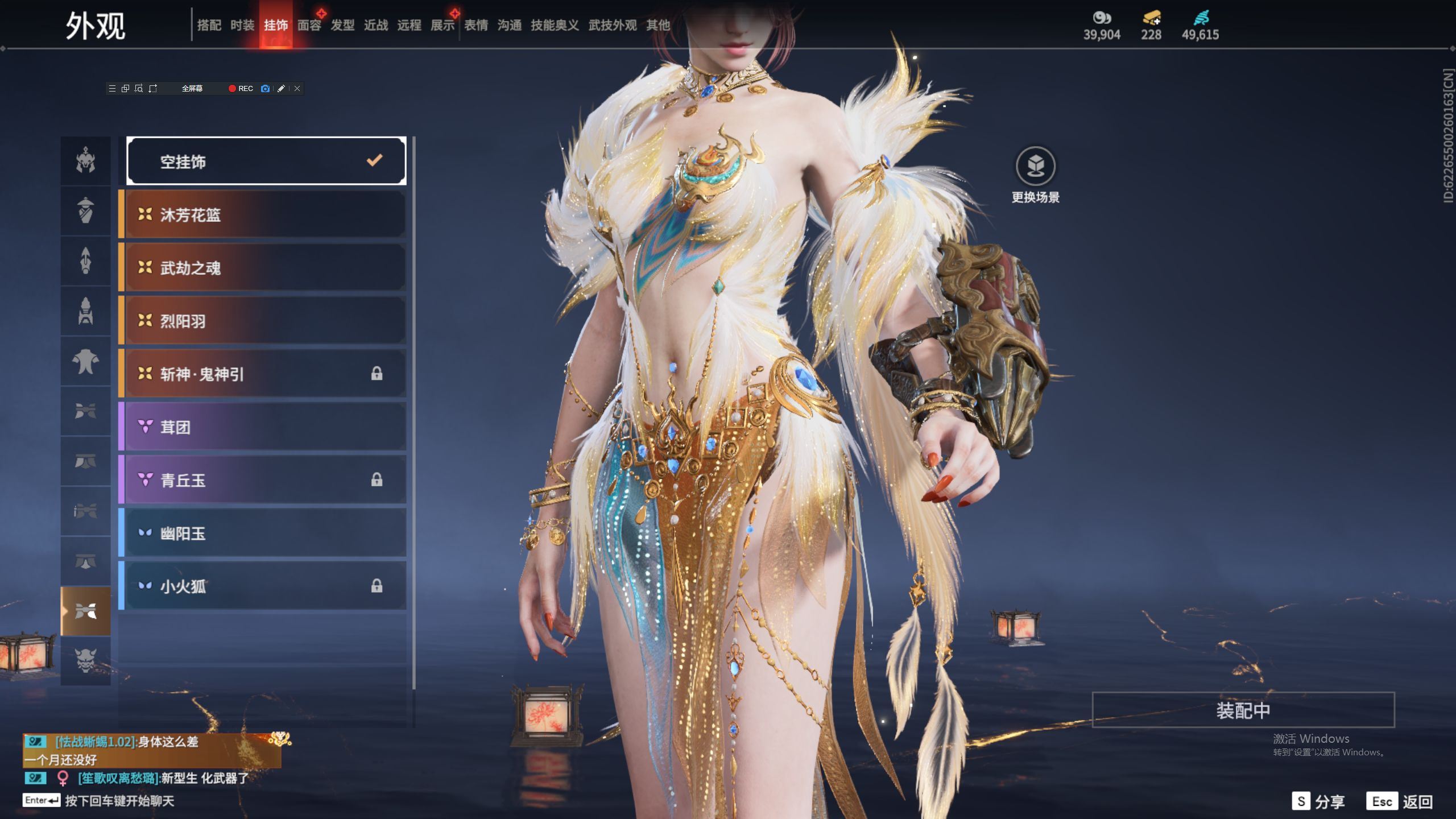Close the screen recorder toolbar
This screenshot has height=819, width=1456.
[x=297, y=89]
